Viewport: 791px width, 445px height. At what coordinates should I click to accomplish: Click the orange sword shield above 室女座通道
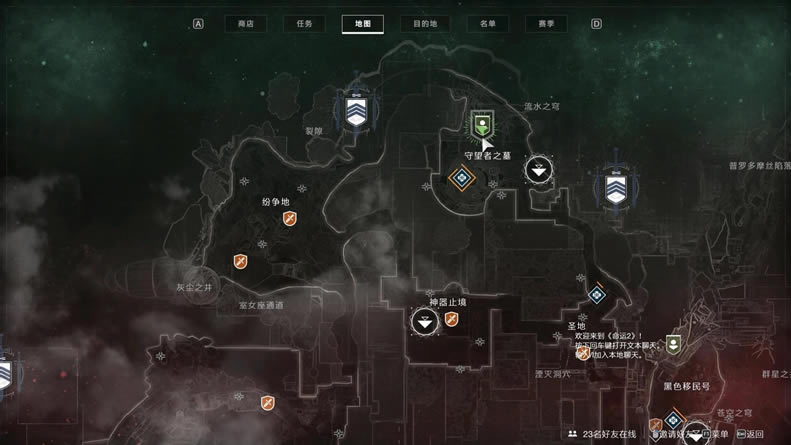[241, 262]
